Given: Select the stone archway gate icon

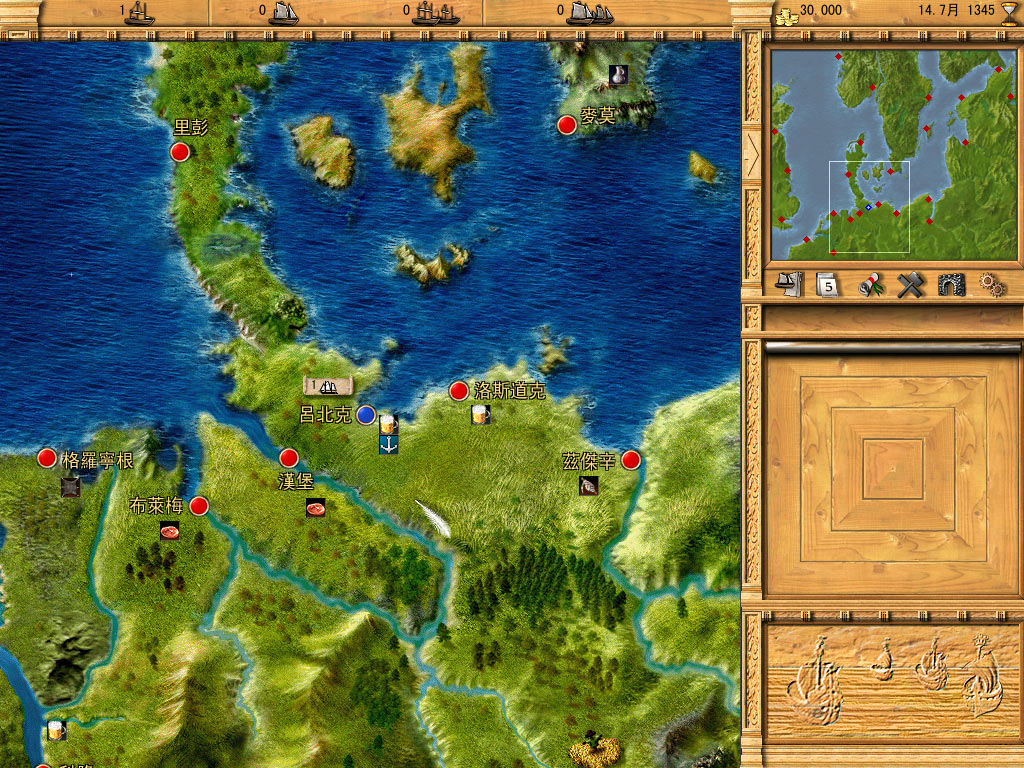Looking at the screenshot, I should [x=951, y=285].
